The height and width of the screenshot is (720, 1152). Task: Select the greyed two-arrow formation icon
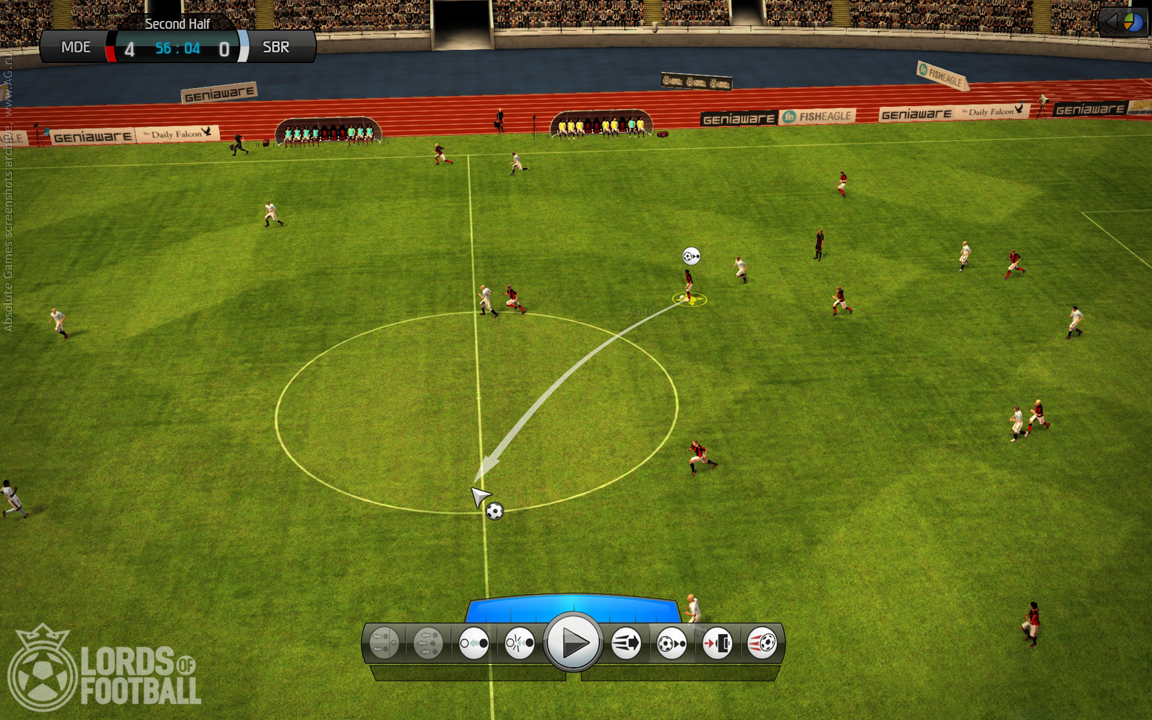(x=384, y=643)
